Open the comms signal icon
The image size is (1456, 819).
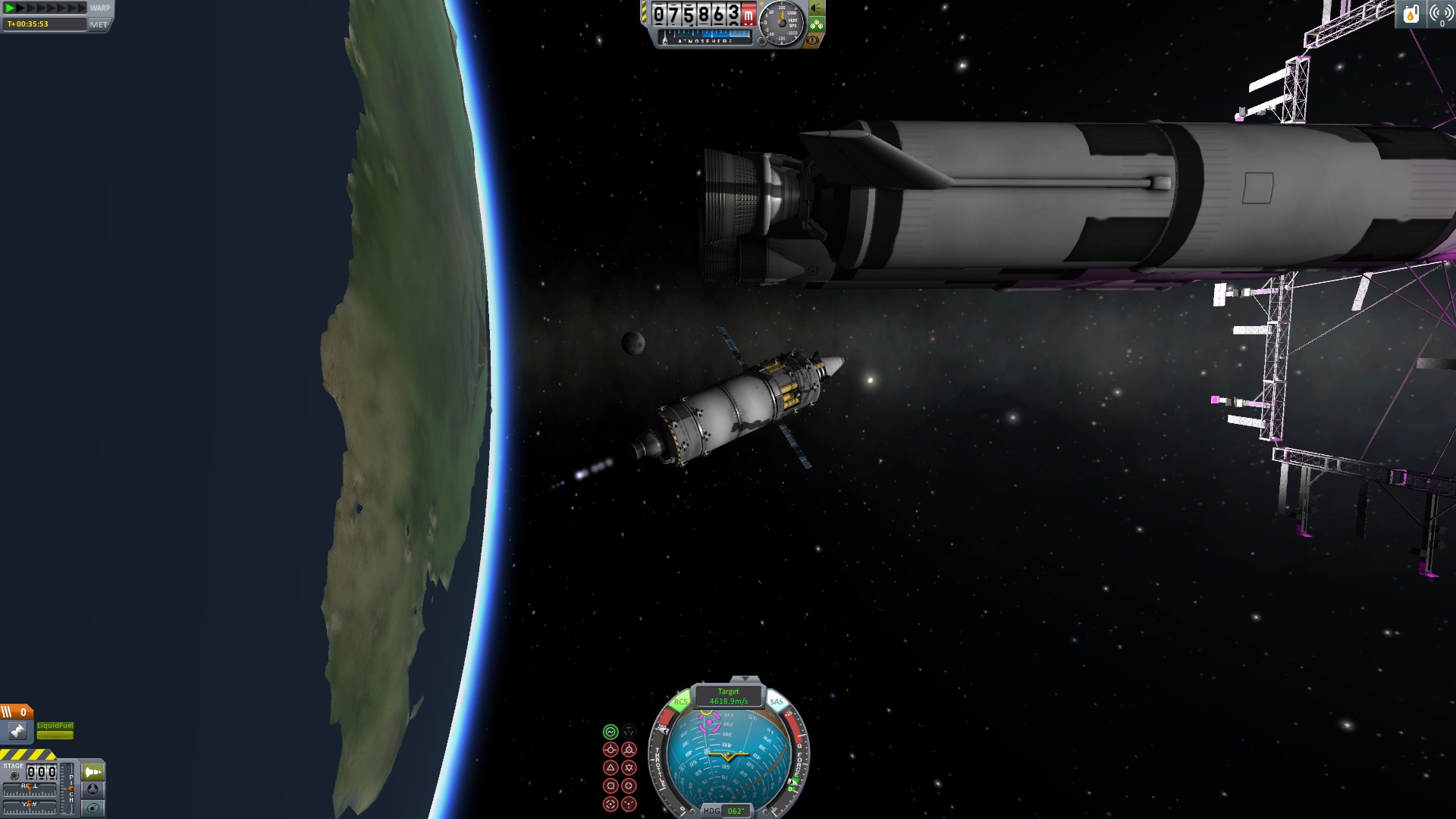[1441, 14]
